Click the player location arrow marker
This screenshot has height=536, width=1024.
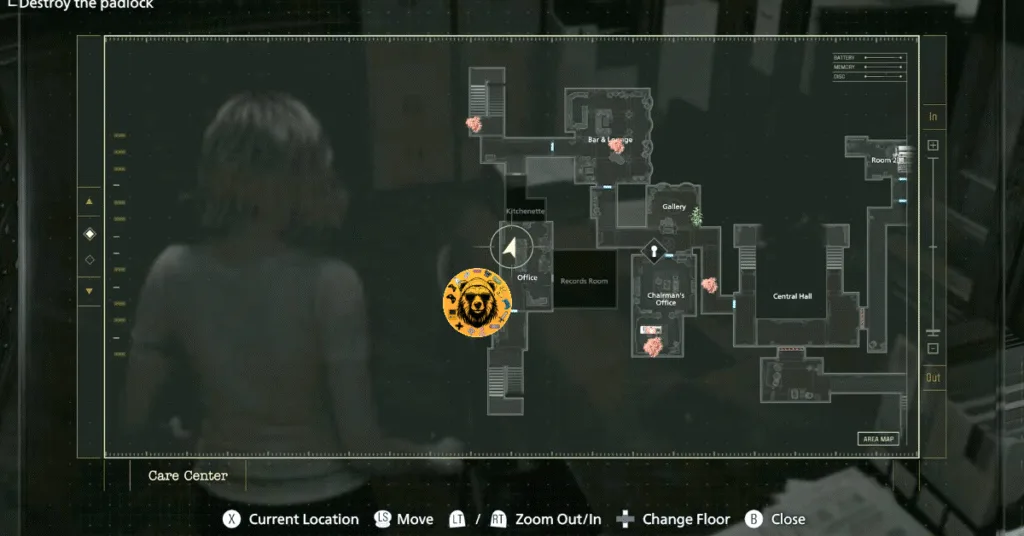pyautogui.click(x=512, y=246)
